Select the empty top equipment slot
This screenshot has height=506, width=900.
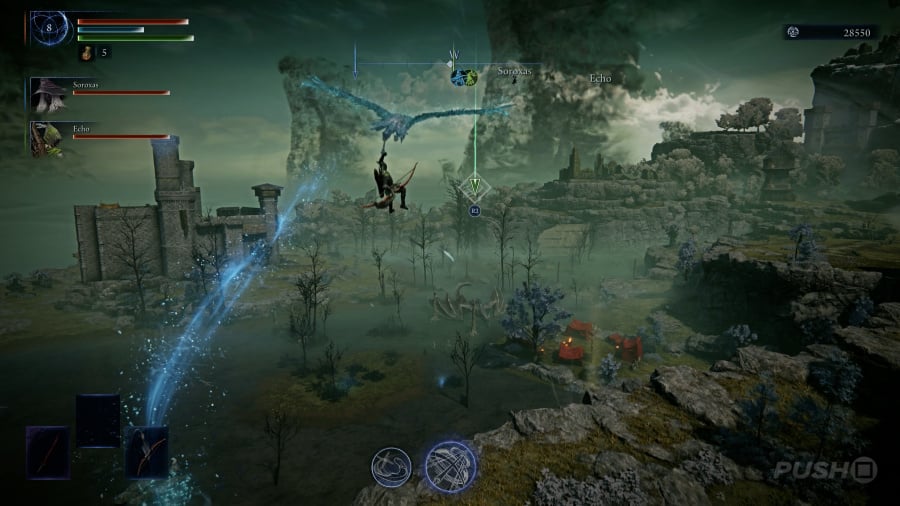[97, 419]
